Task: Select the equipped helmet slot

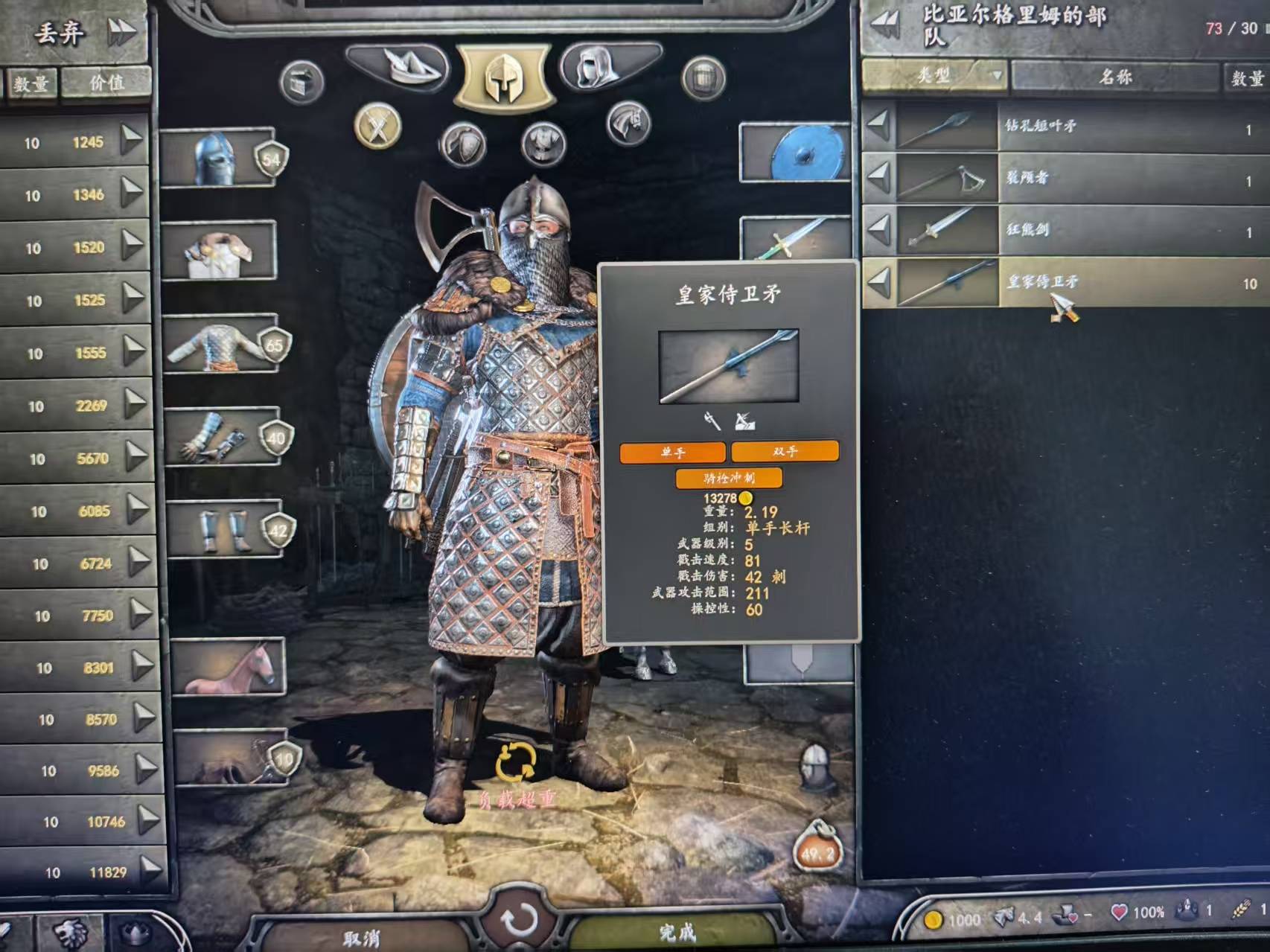Action: 217,157
